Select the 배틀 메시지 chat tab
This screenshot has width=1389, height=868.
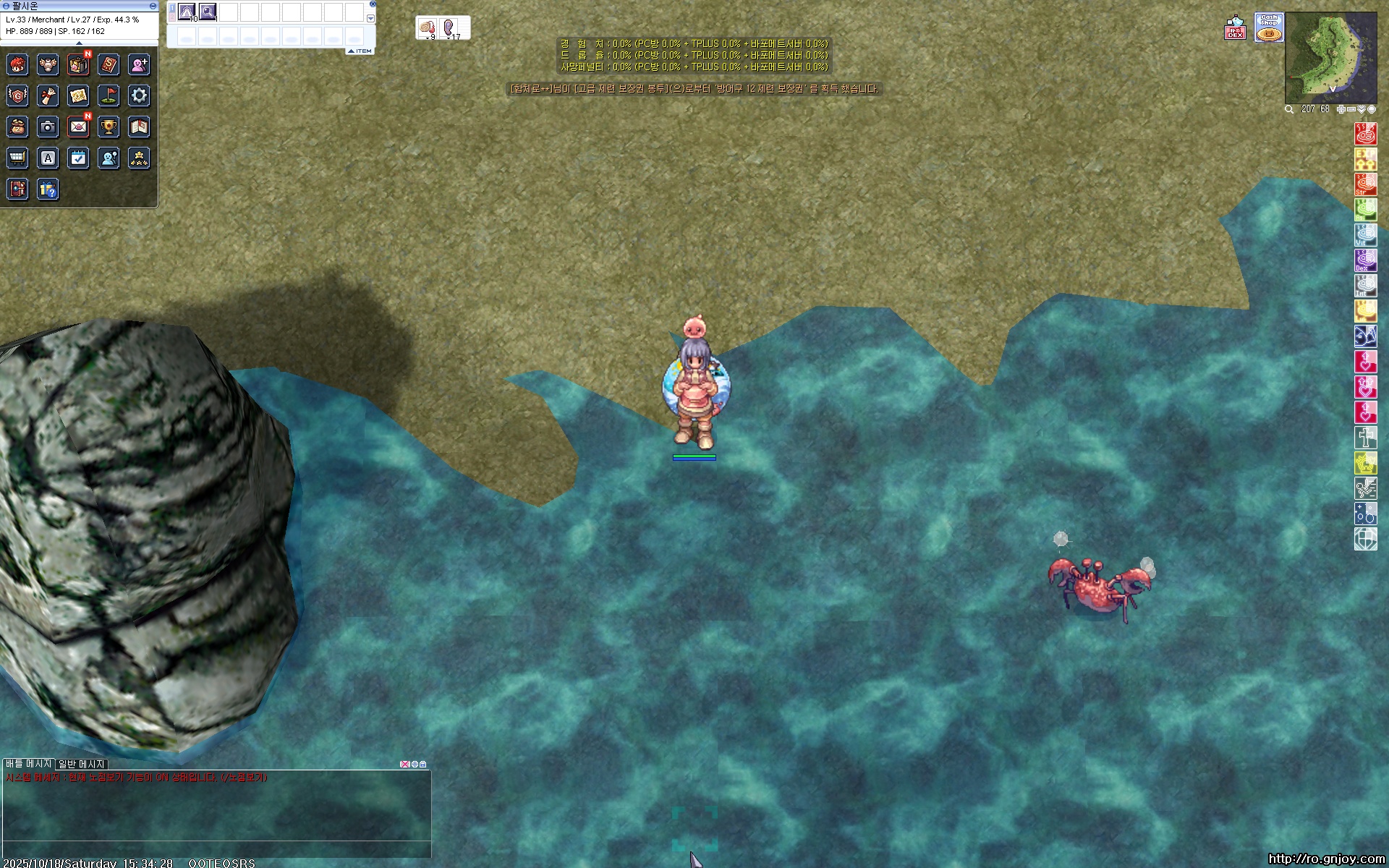29,764
